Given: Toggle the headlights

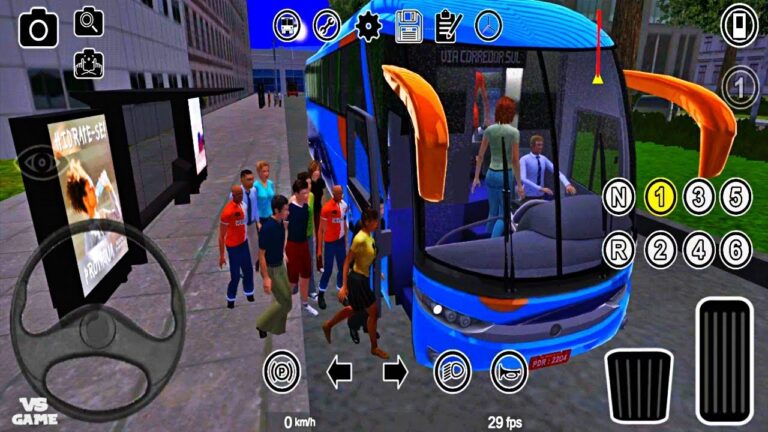Looking at the screenshot, I should click(453, 372).
